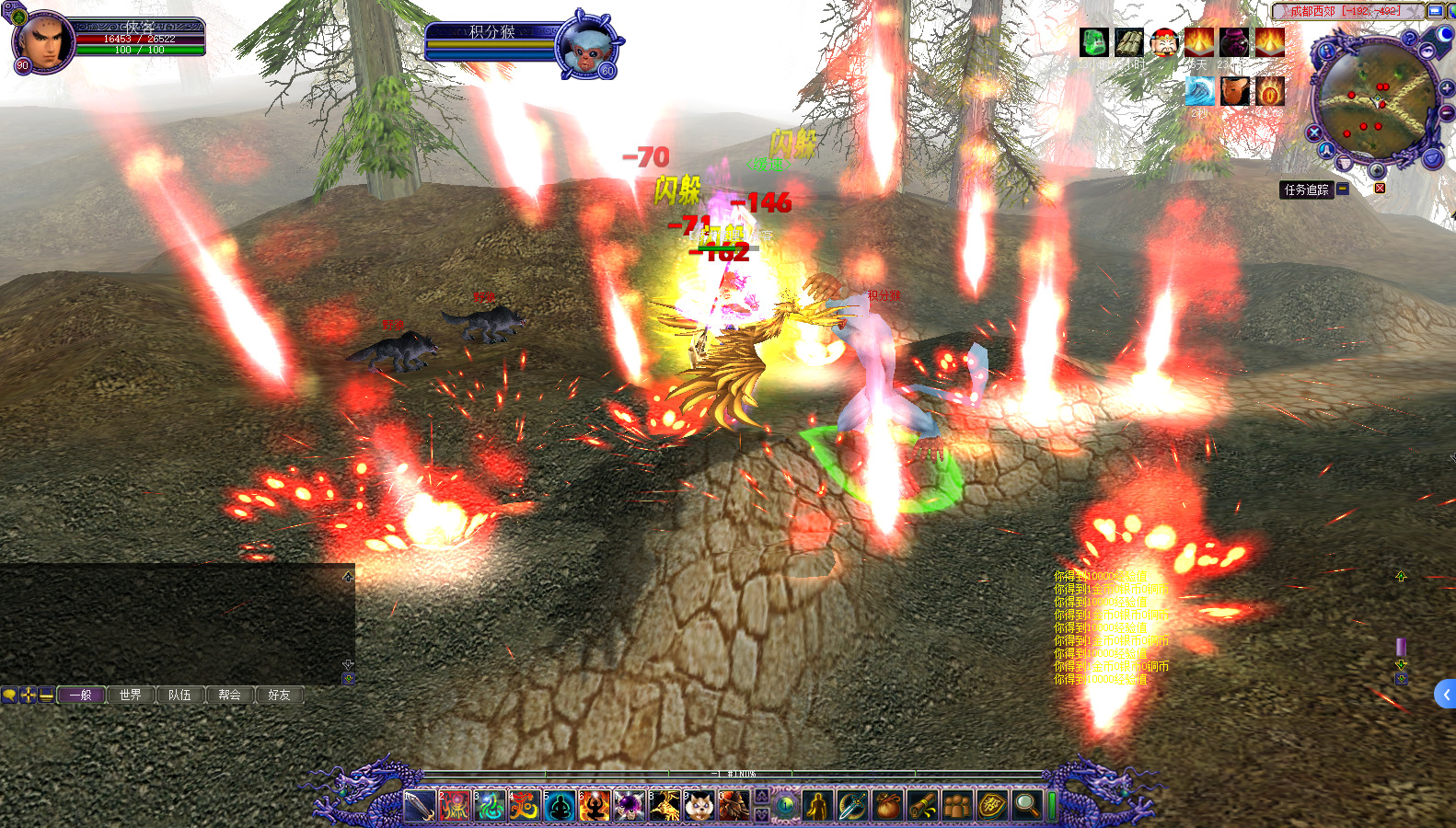This screenshot has height=828, width=1456.
Task: Select the 队伍 chat tab
Action: [180, 695]
